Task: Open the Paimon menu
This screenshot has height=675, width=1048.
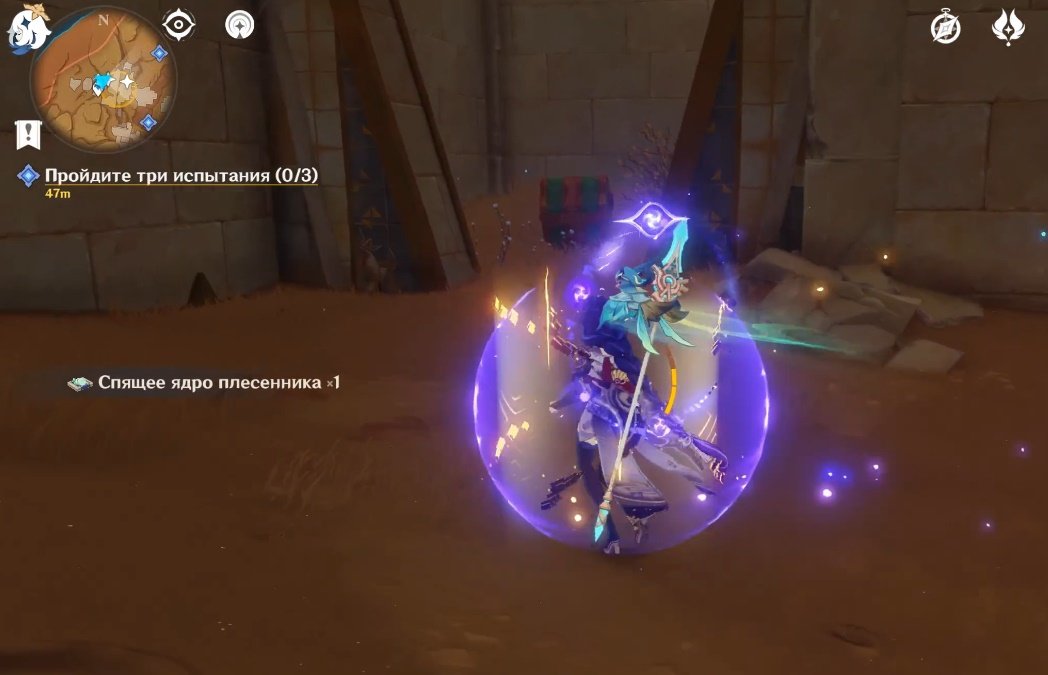Action: pyautogui.click(x=30, y=28)
